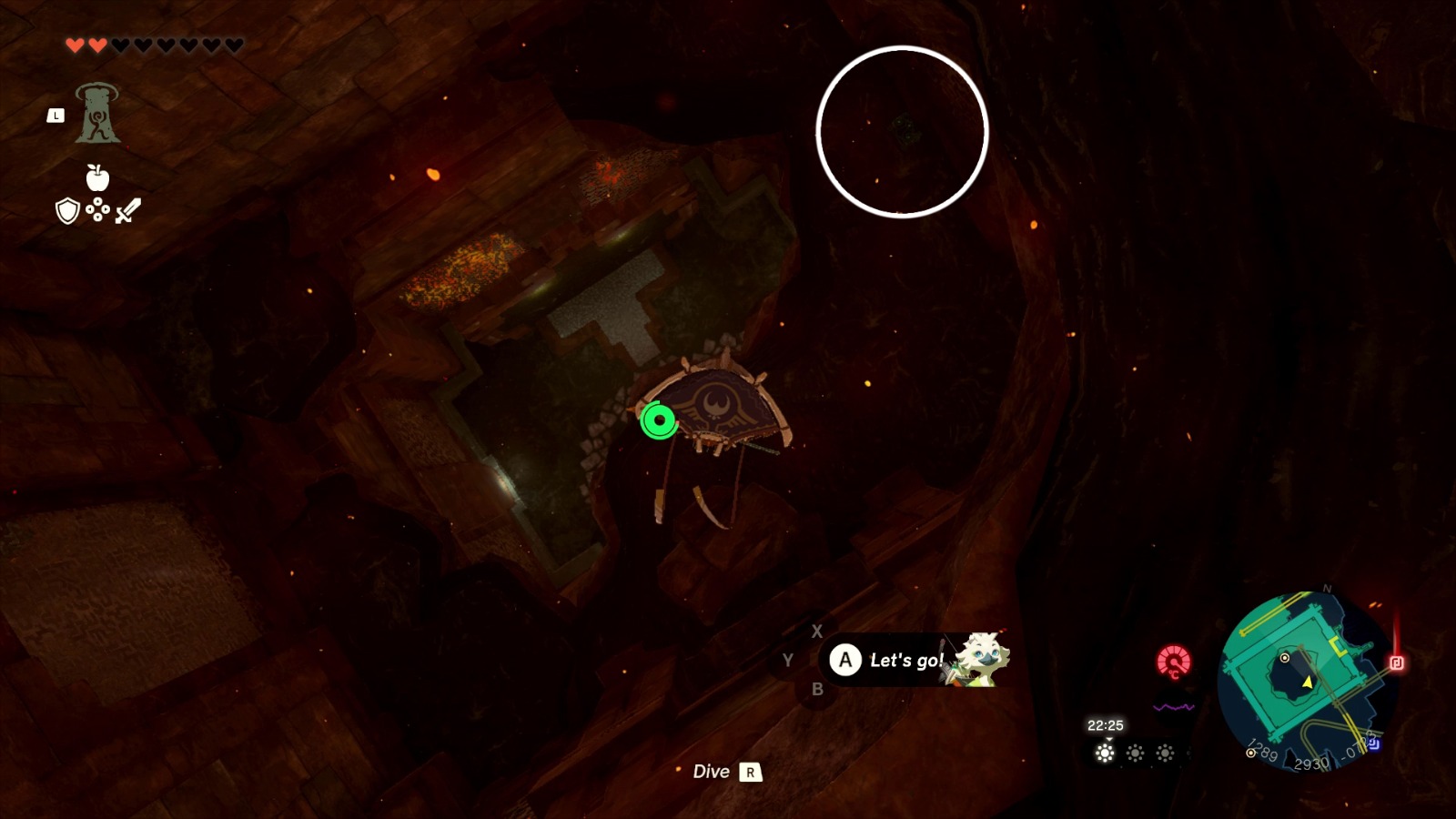1456x819 pixels.
Task: Toggle the green reticle on the paraglider
Action: tap(658, 421)
